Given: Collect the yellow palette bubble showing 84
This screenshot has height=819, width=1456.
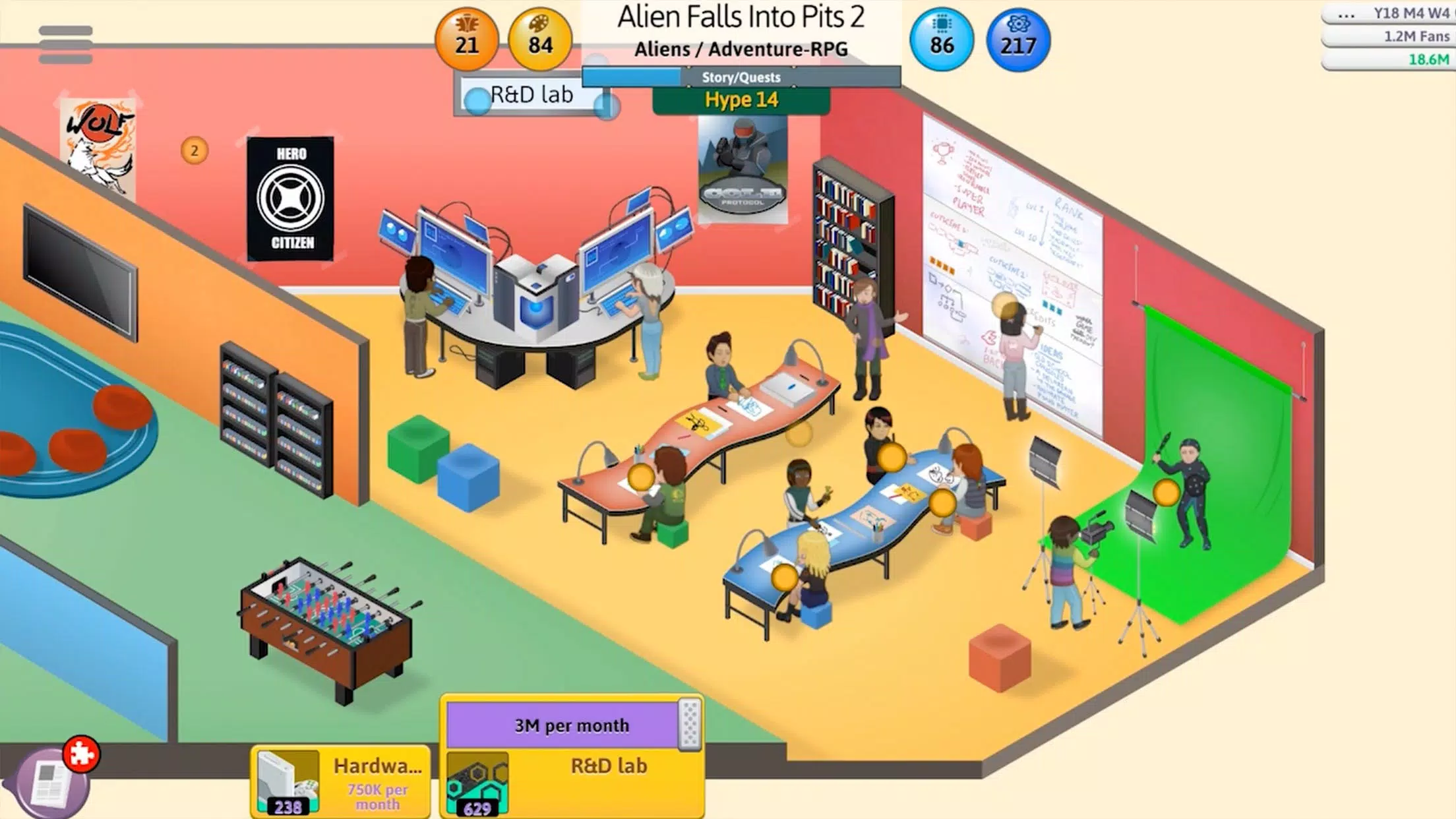Looking at the screenshot, I should pos(539,41).
